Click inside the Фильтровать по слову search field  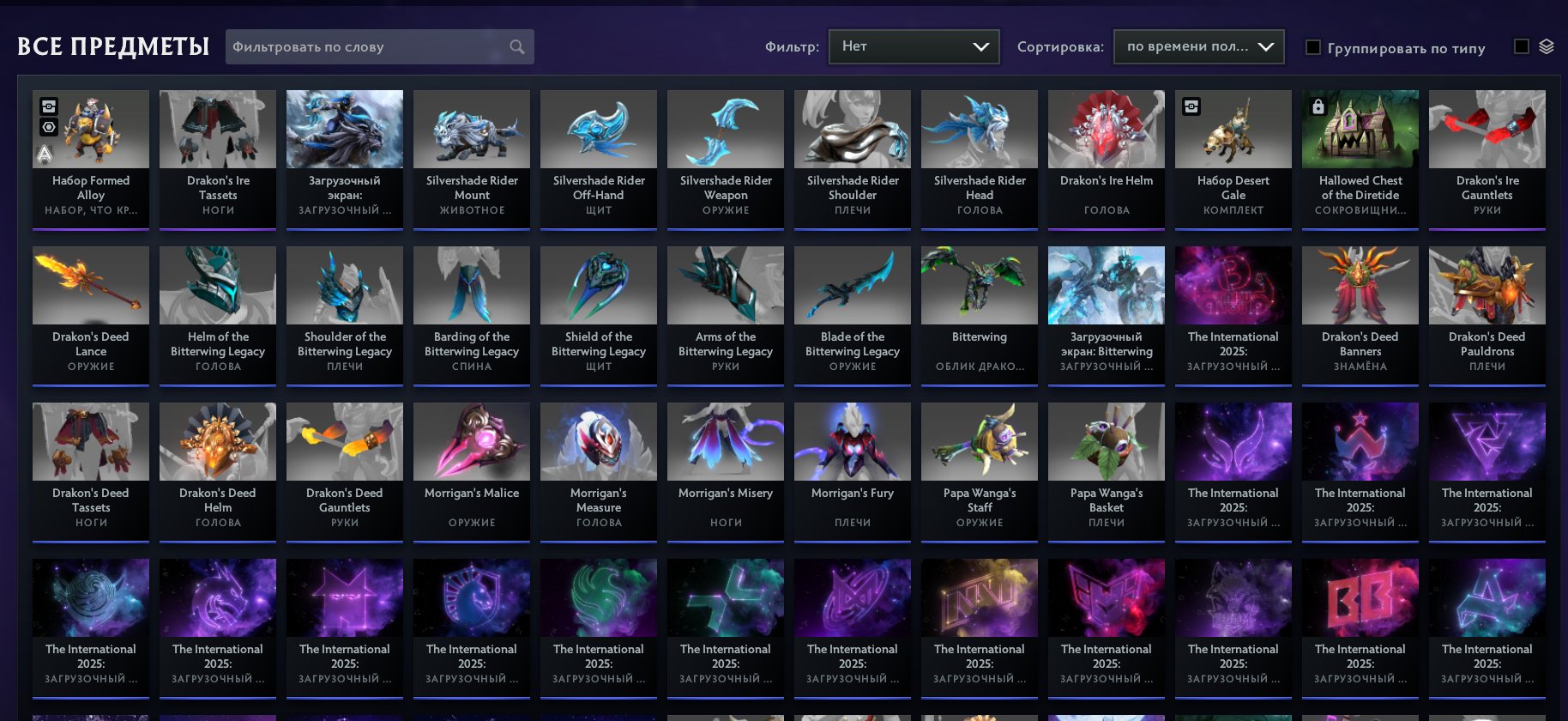tap(360, 46)
